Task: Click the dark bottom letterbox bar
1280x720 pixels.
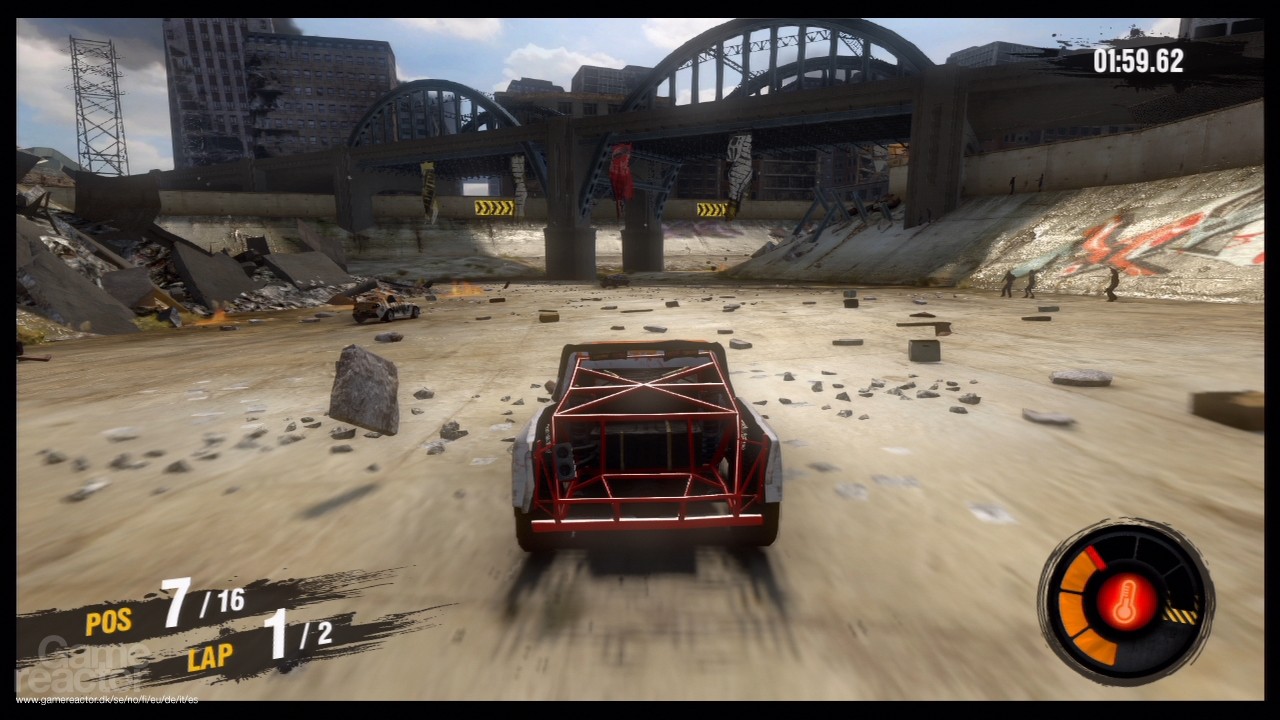Action: point(640,712)
